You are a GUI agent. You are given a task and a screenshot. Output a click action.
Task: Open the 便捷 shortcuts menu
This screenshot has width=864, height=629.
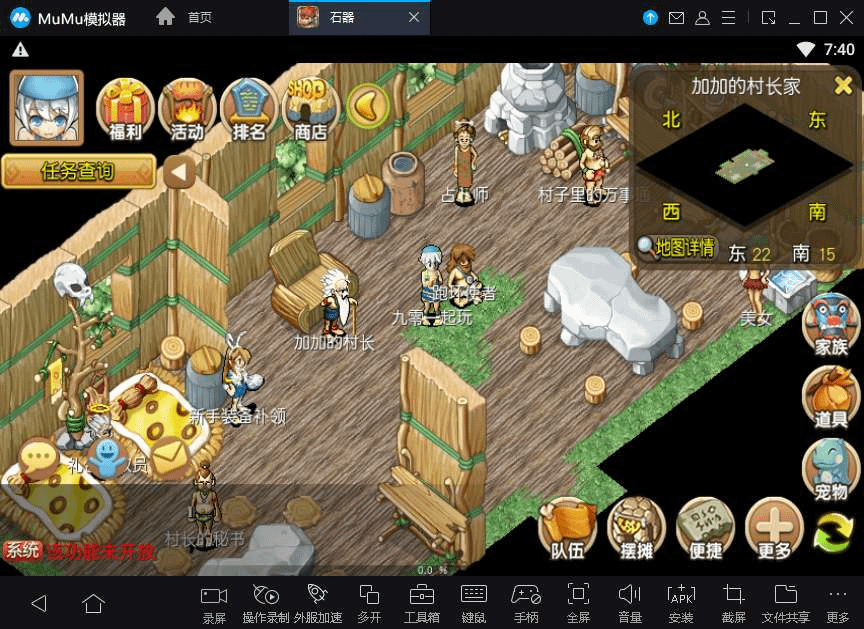(705, 528)
